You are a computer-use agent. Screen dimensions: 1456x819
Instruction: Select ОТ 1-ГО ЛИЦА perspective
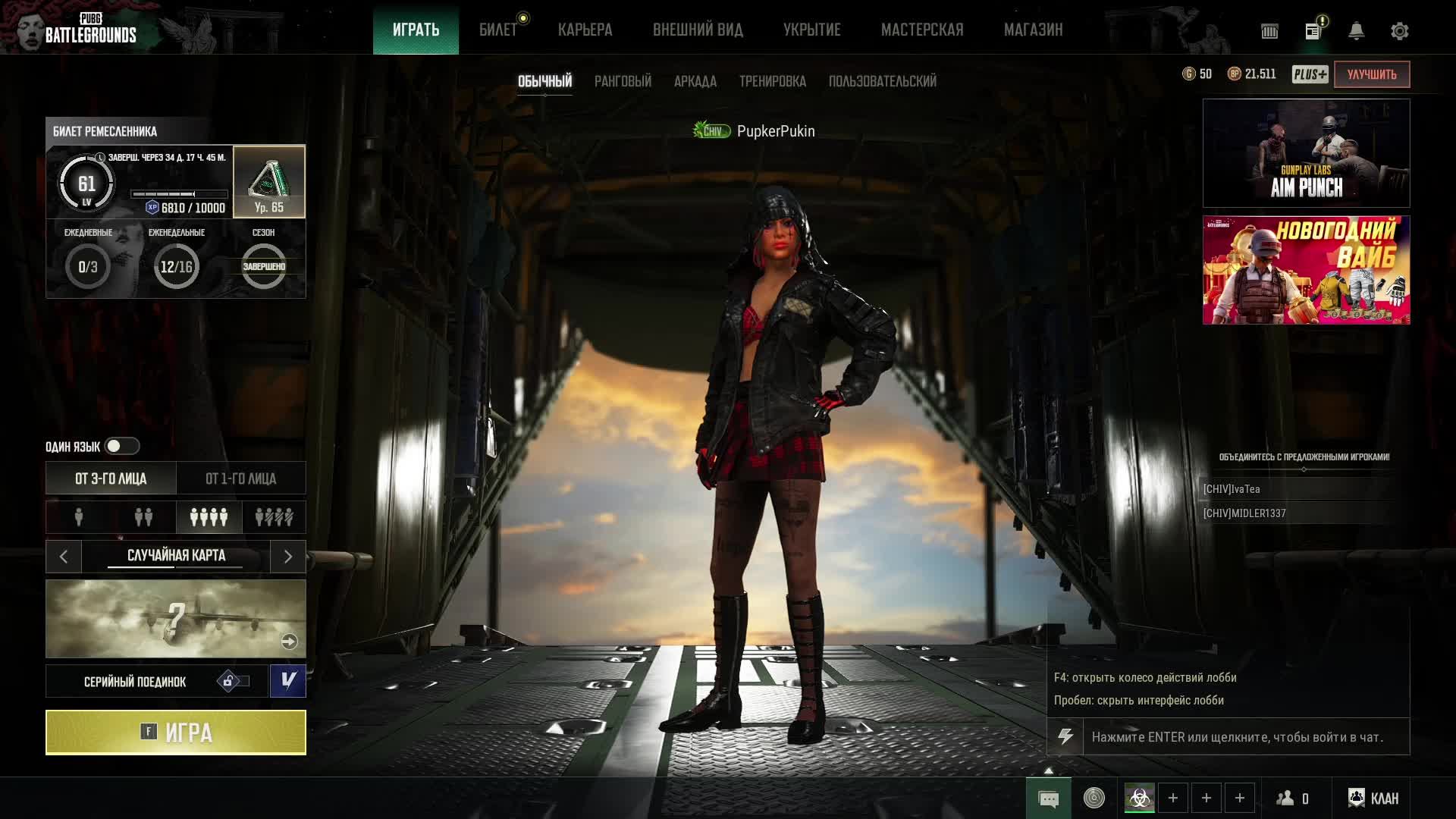(x=240, y=479)
